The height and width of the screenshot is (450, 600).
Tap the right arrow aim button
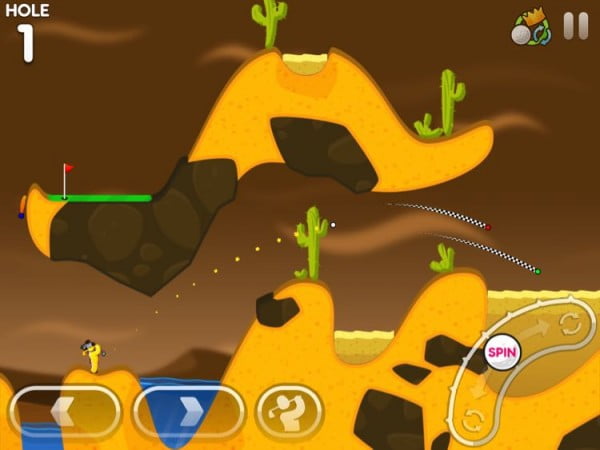click(x=189, y=412)
